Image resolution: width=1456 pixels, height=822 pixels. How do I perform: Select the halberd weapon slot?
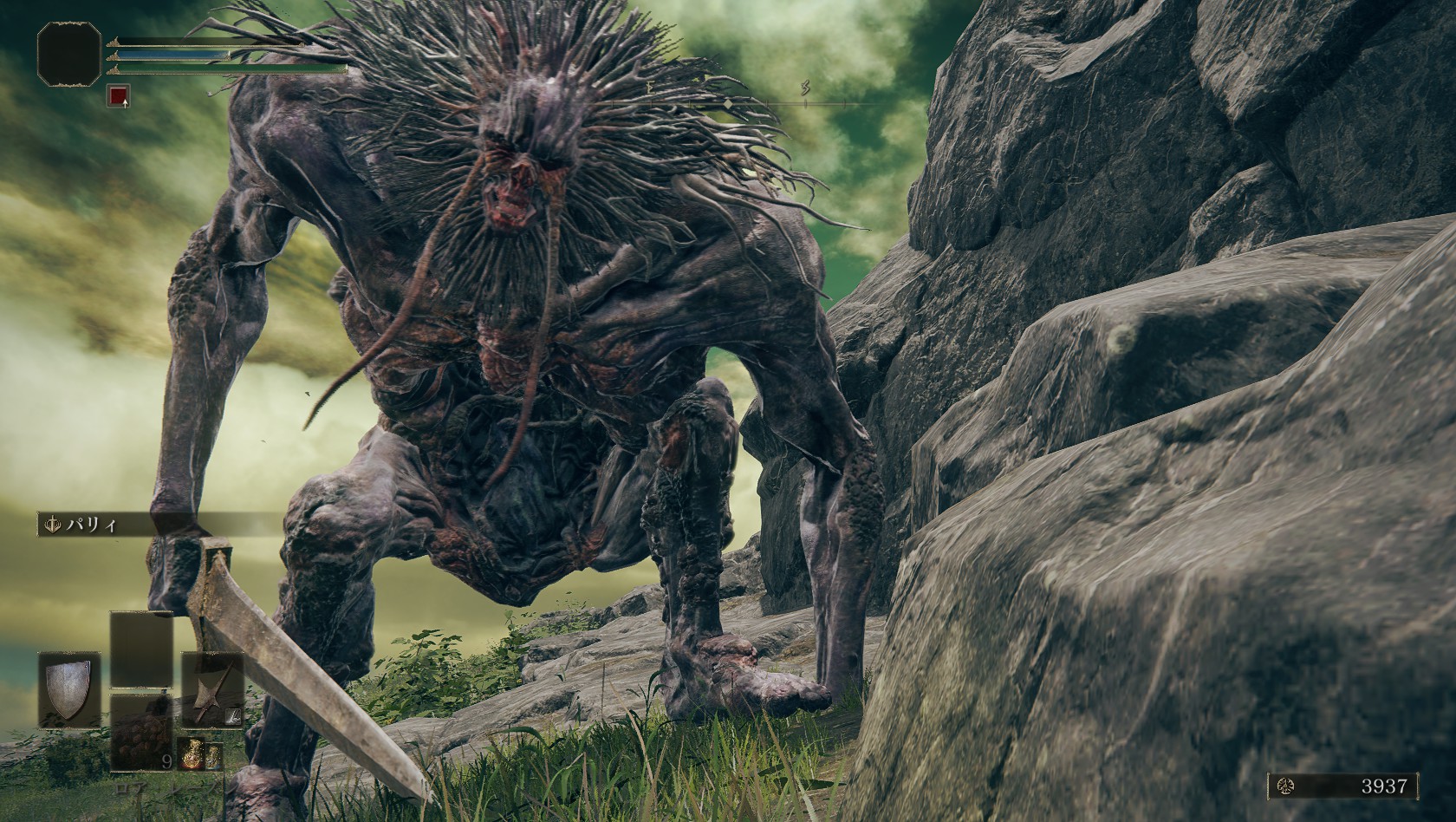pyautogui.click(x=211, y=690)
